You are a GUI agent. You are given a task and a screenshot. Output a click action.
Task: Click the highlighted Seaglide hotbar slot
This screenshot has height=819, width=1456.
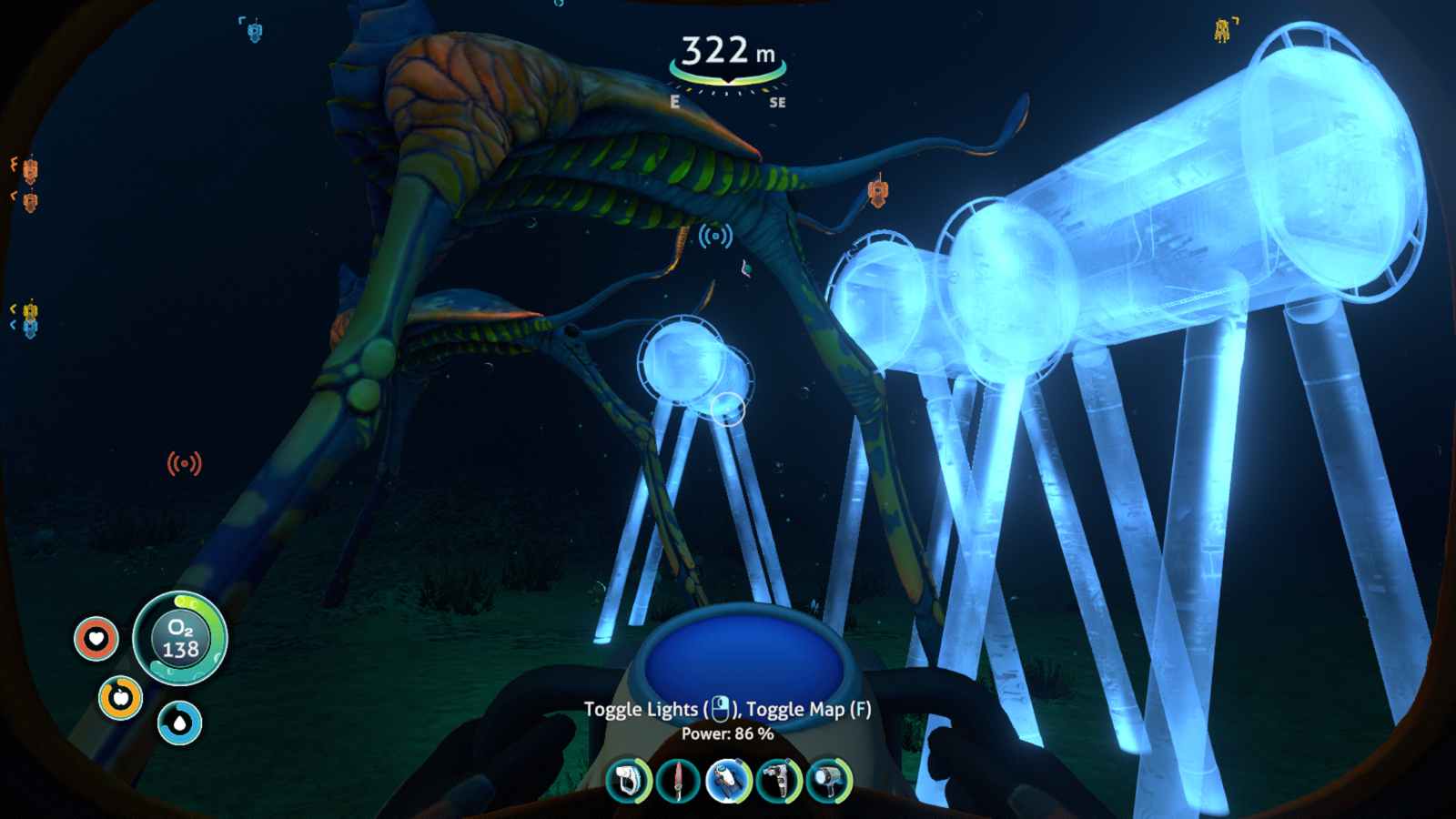728,781
